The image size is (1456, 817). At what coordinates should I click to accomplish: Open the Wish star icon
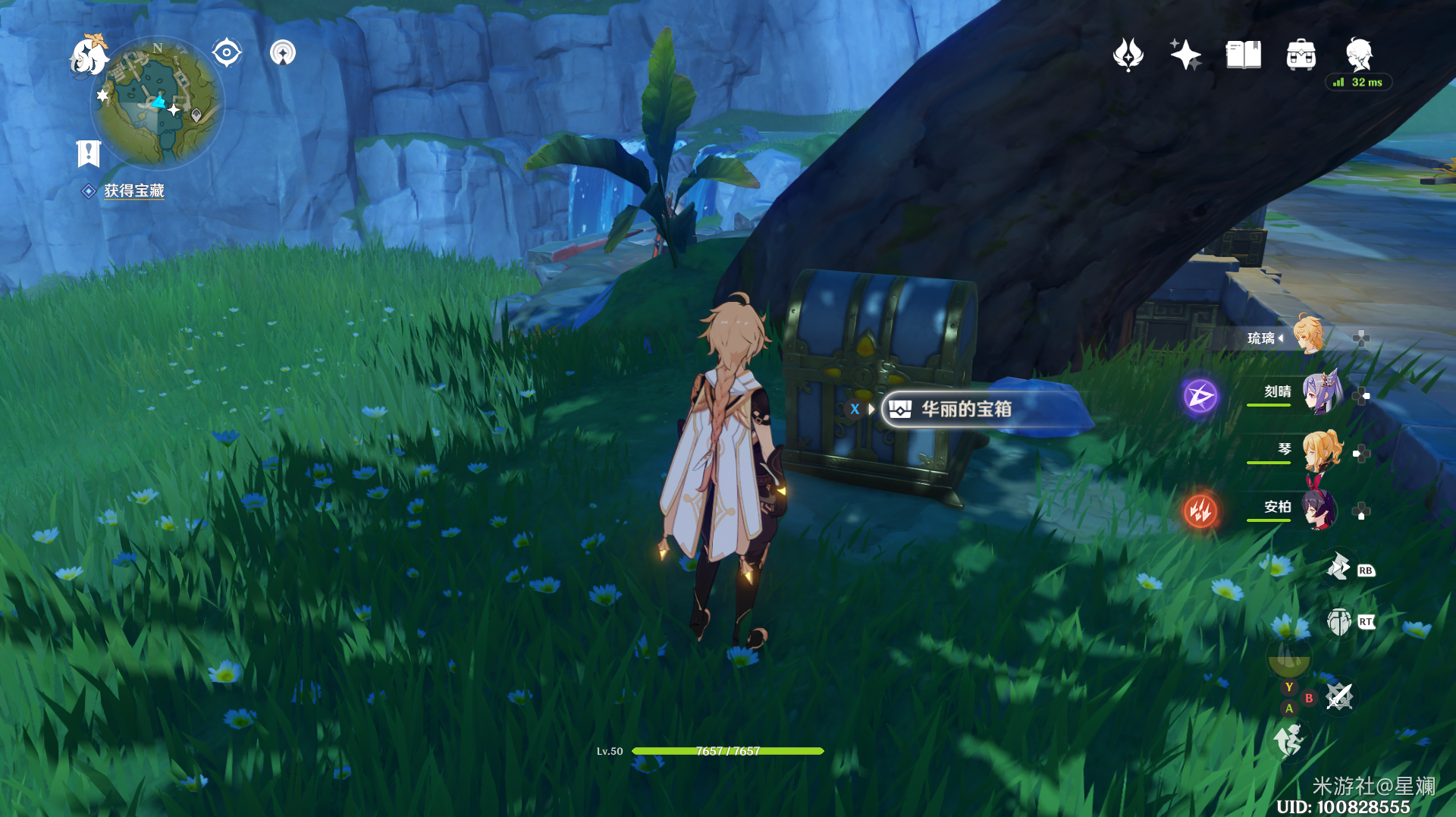pos(1185,55)
